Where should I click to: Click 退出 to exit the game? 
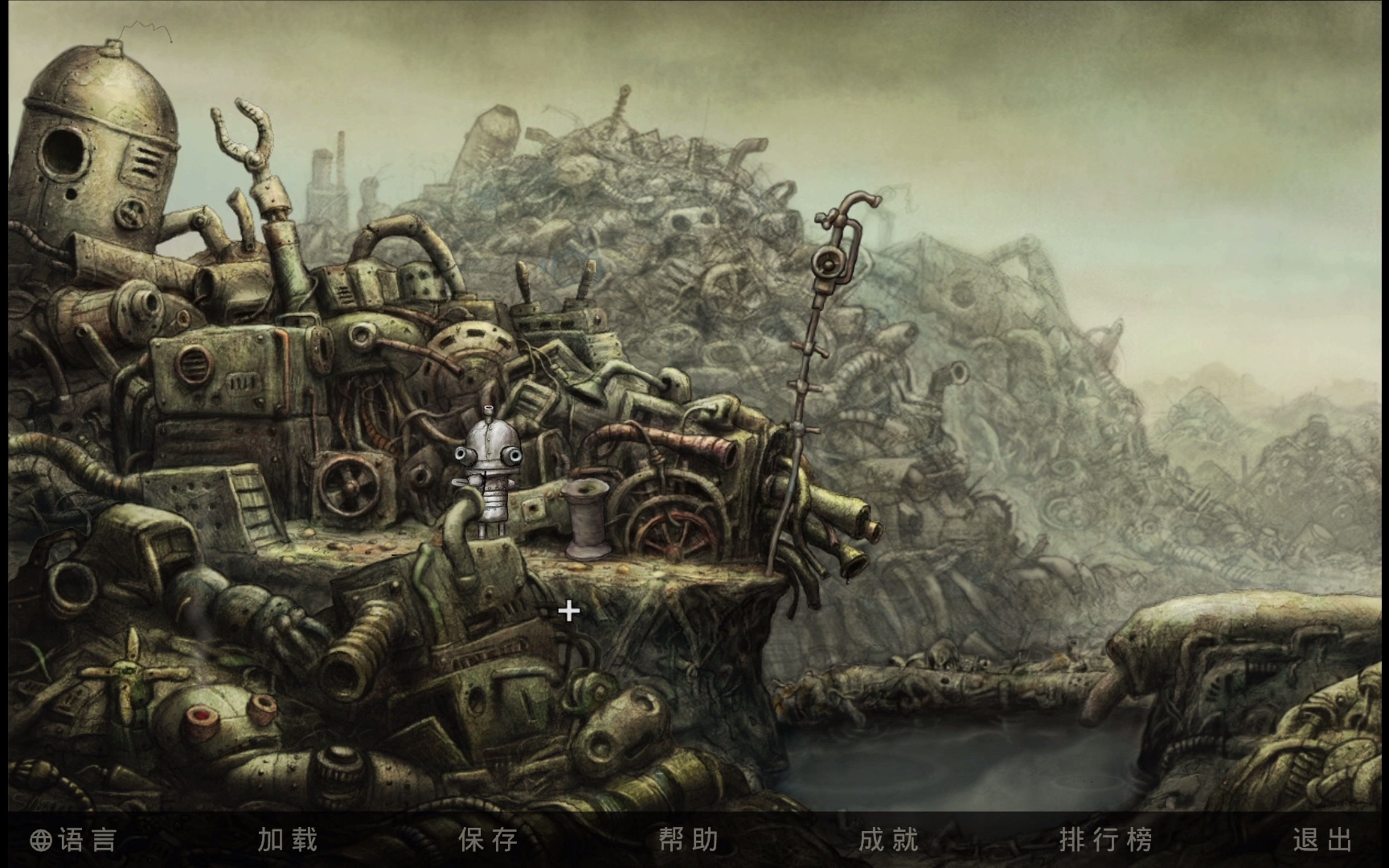point(1322,840)
